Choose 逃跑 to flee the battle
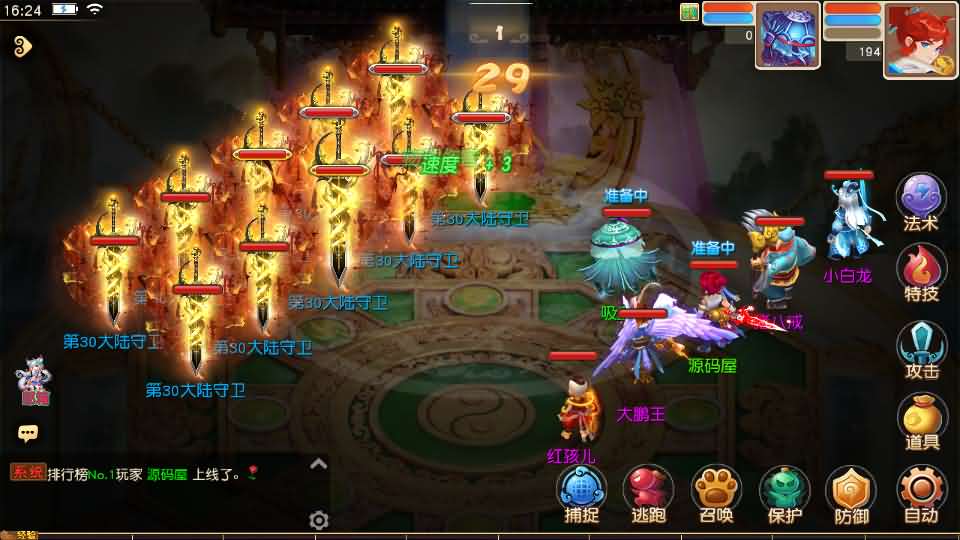This screenshot has width=960, height=540. click(x=648, y=494)
